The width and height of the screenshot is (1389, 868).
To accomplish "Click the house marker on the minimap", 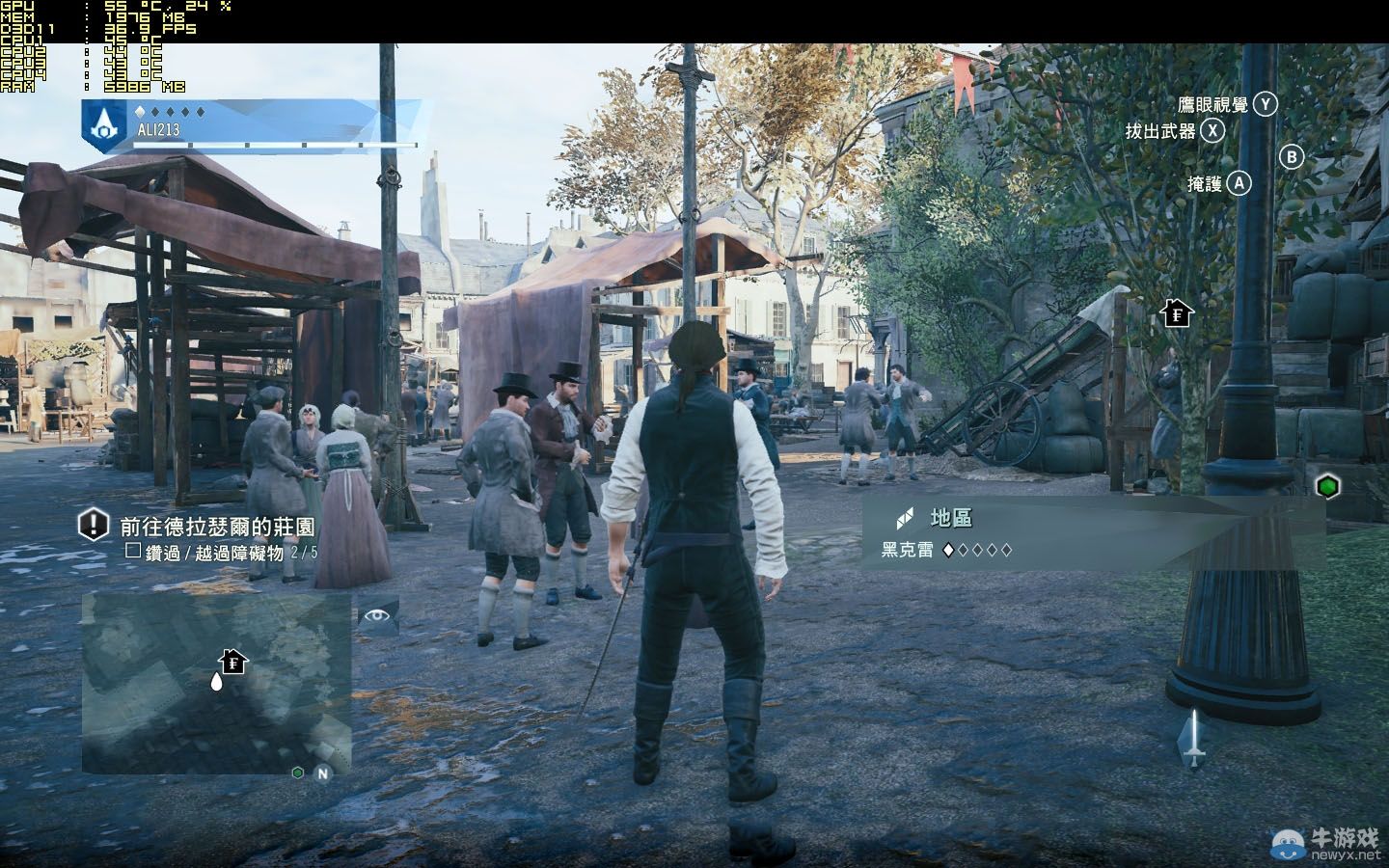I will tap(233, 662).
